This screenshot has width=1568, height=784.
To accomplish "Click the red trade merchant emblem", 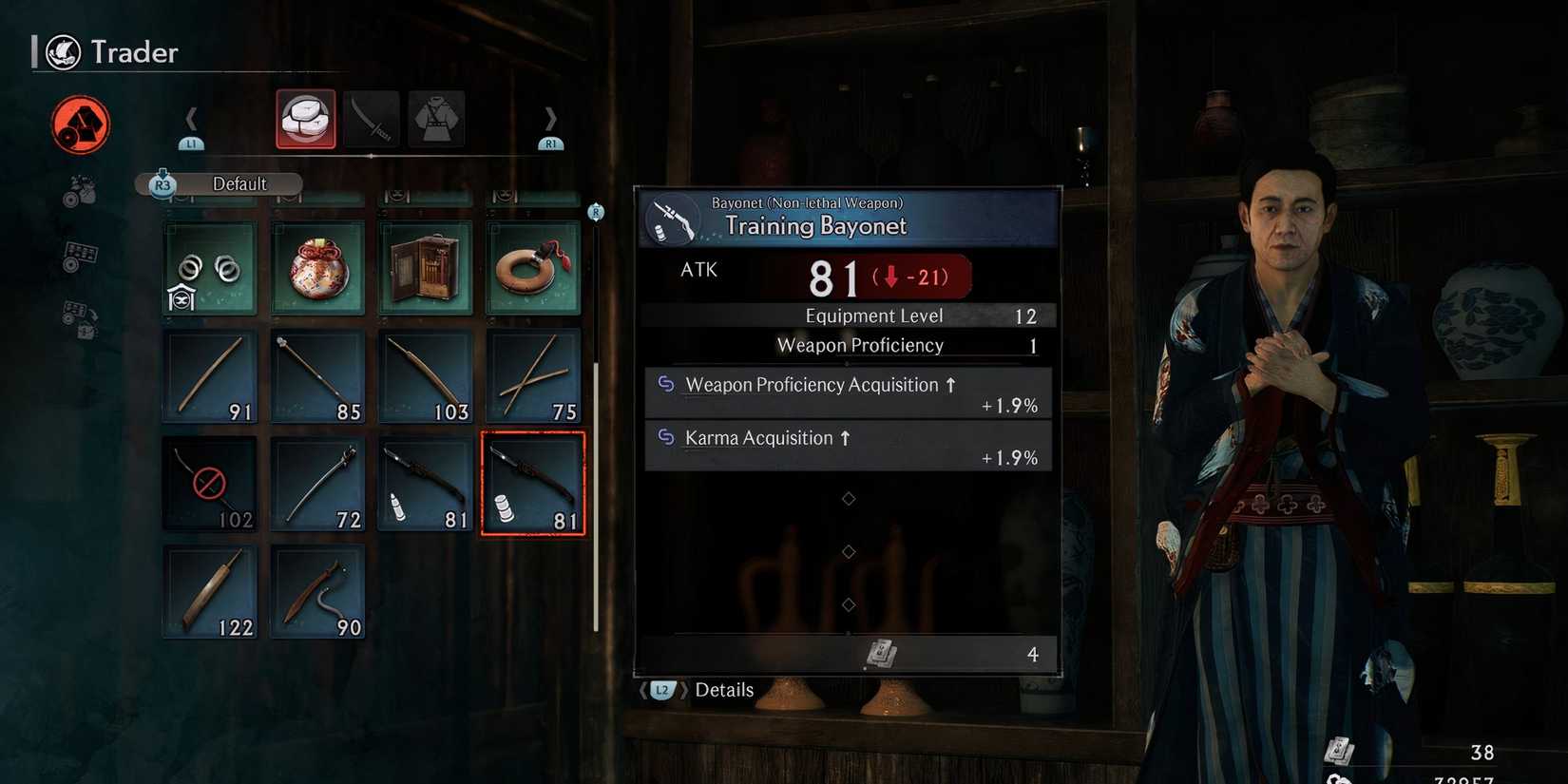I will [81, 124].
